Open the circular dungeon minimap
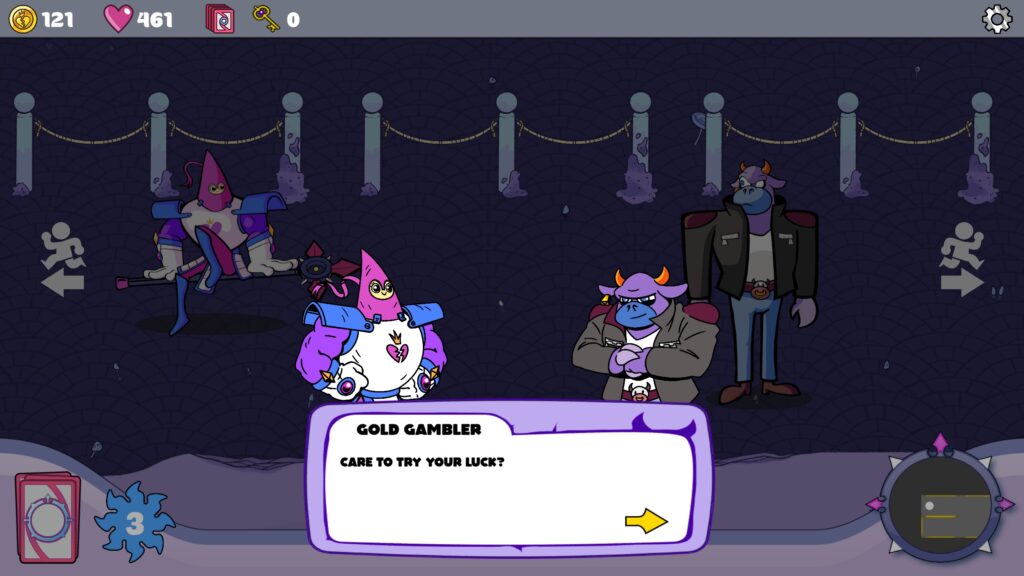 [x=940, y=505]
